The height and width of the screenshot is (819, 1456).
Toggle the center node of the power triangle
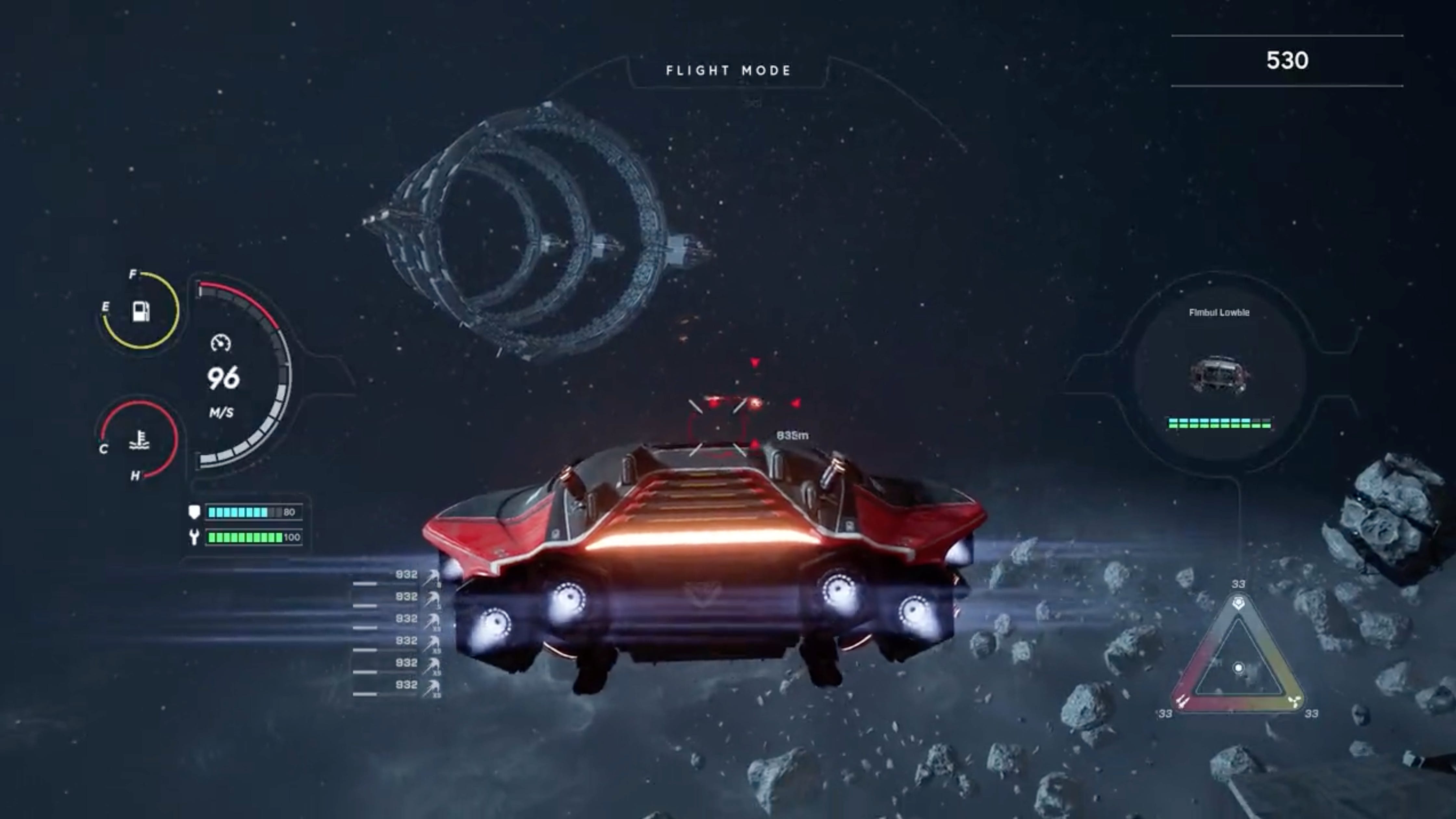(1238, 667)
